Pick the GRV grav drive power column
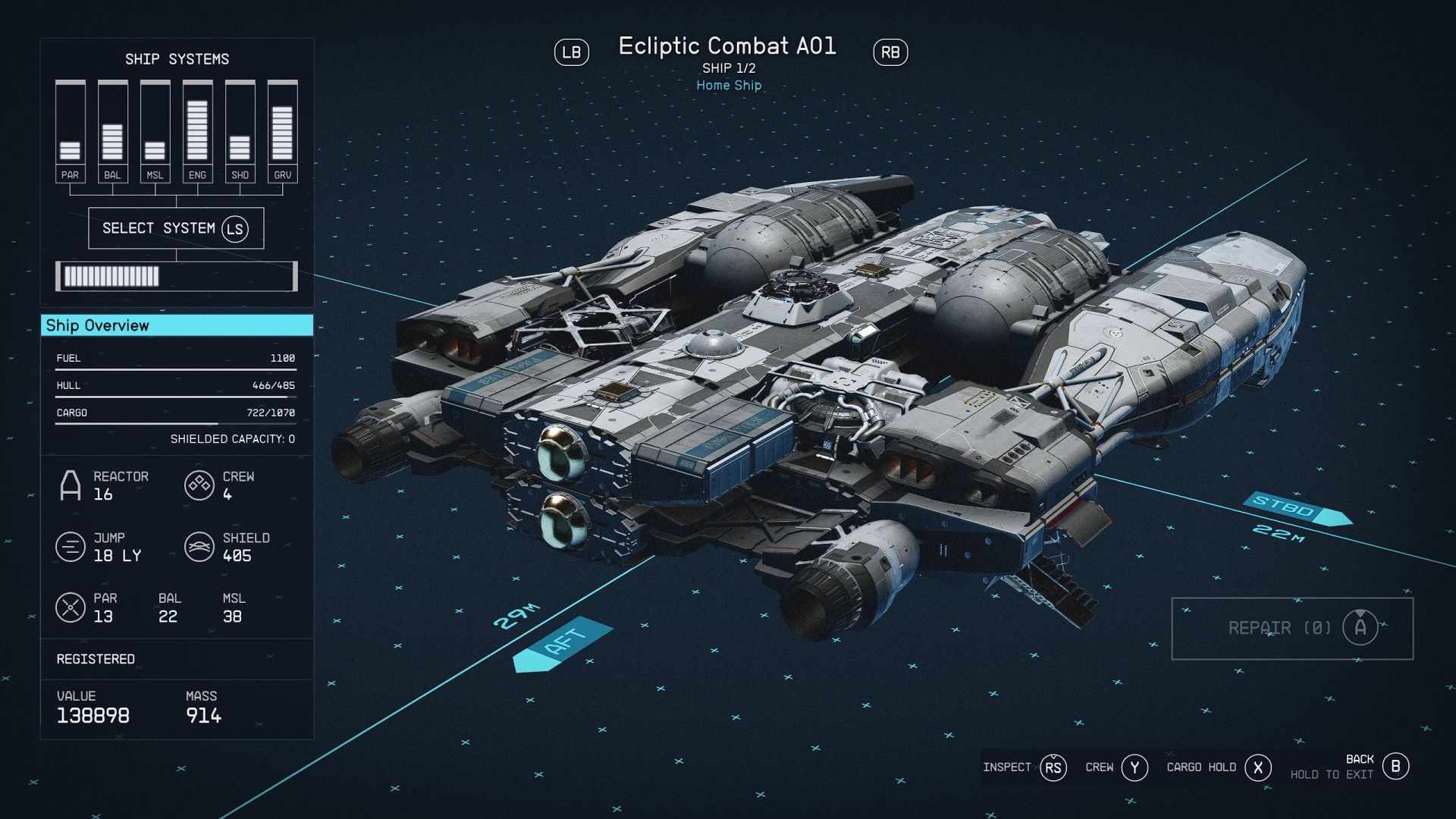 click(x=282, y=131)
